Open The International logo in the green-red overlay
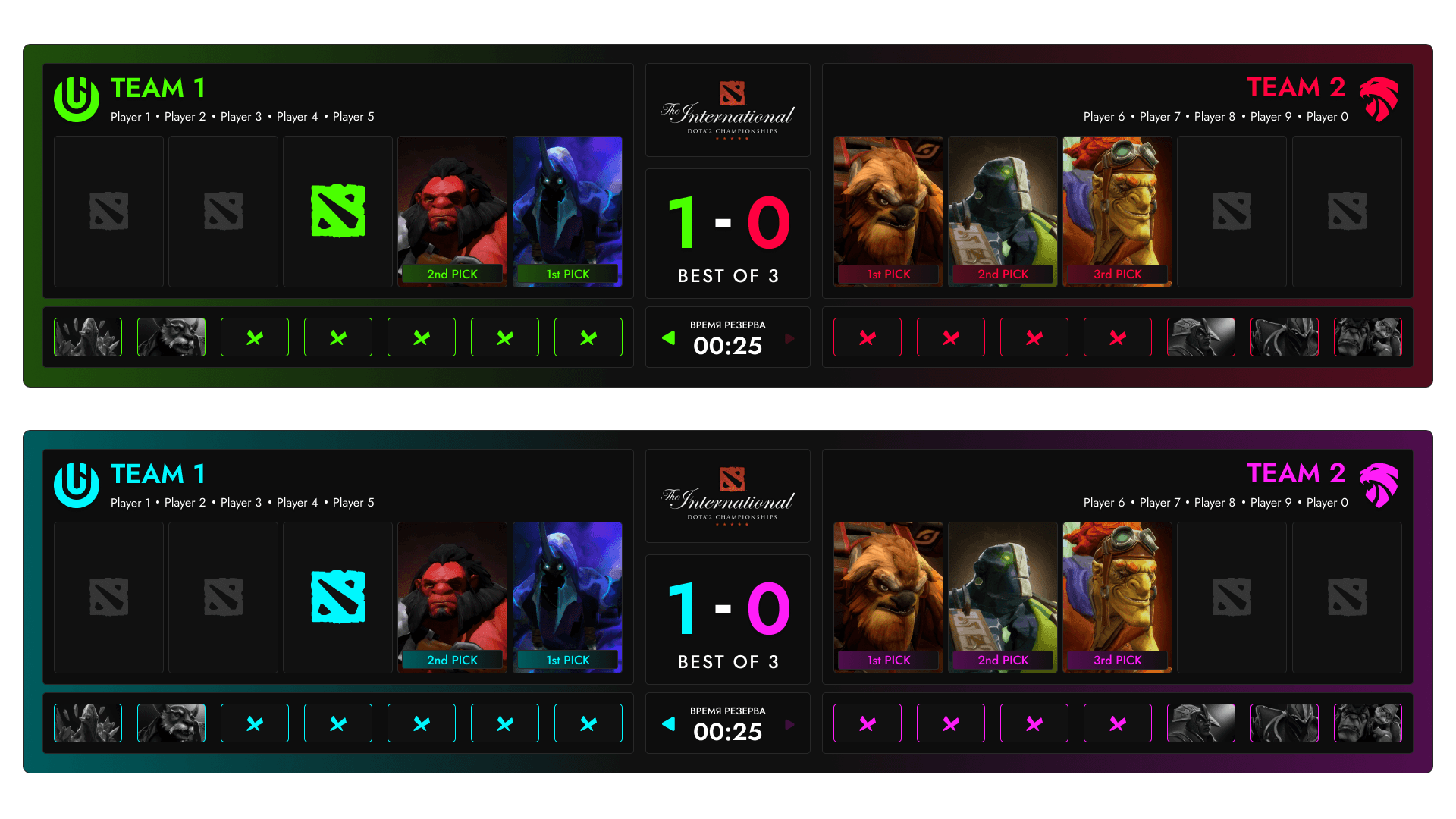Image resolution: width=1456 pixels, height=819 pixels. click(x=727, y=111)
